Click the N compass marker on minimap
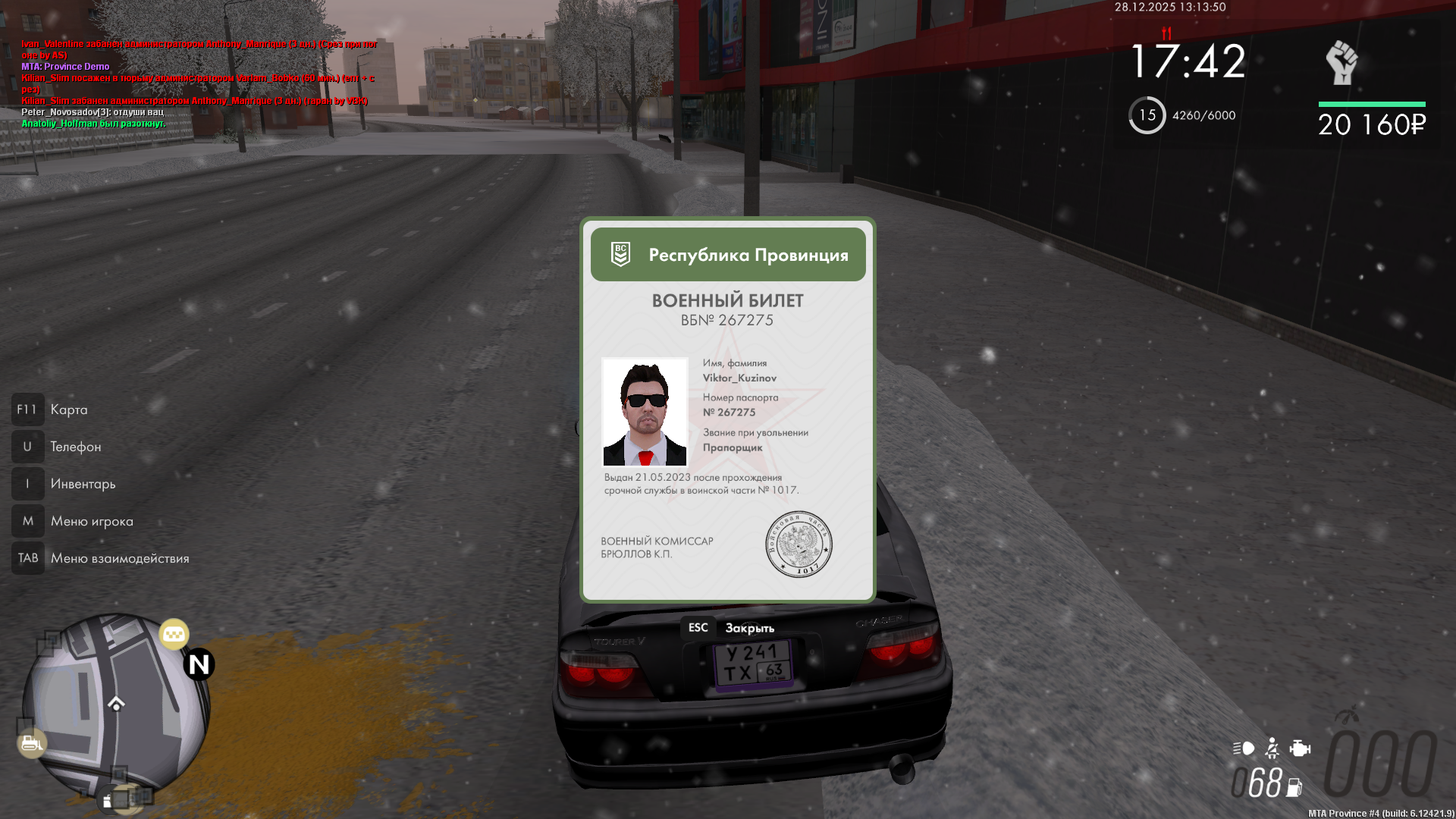1456x819 pixels. [199, 664]
